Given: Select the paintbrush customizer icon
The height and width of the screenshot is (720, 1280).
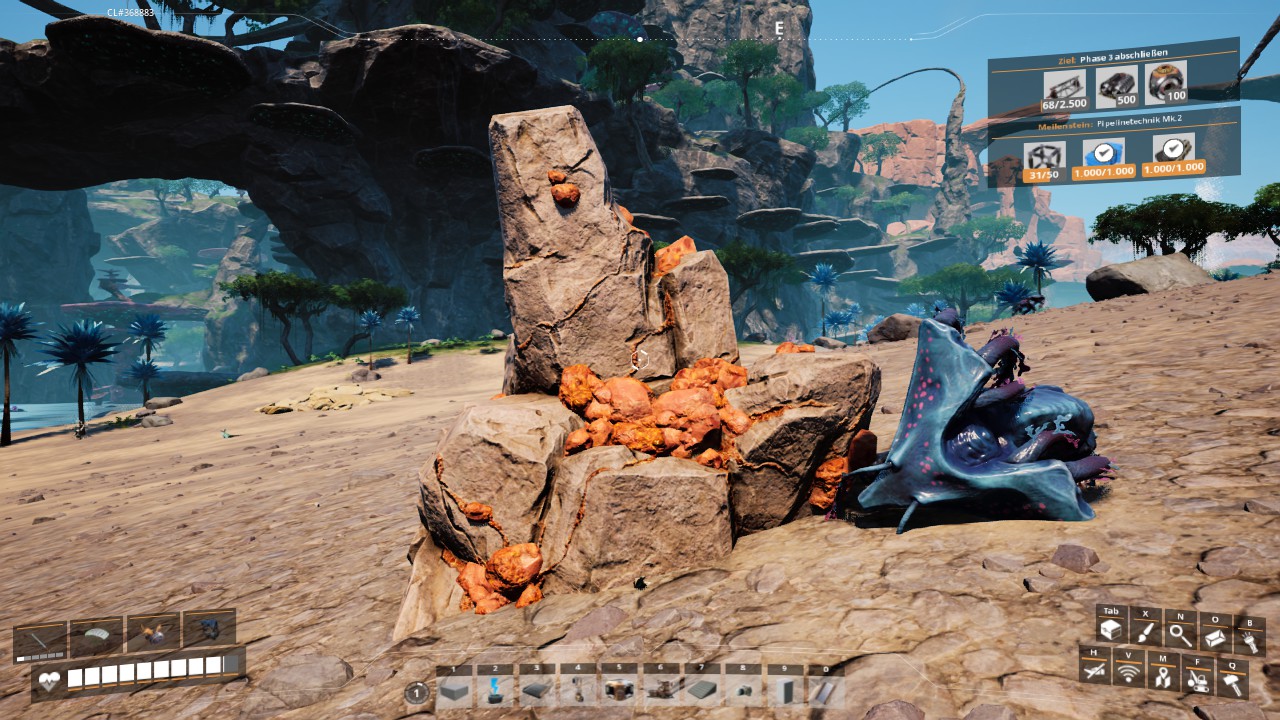Looking at the screenshot, I should point(1145,632).
